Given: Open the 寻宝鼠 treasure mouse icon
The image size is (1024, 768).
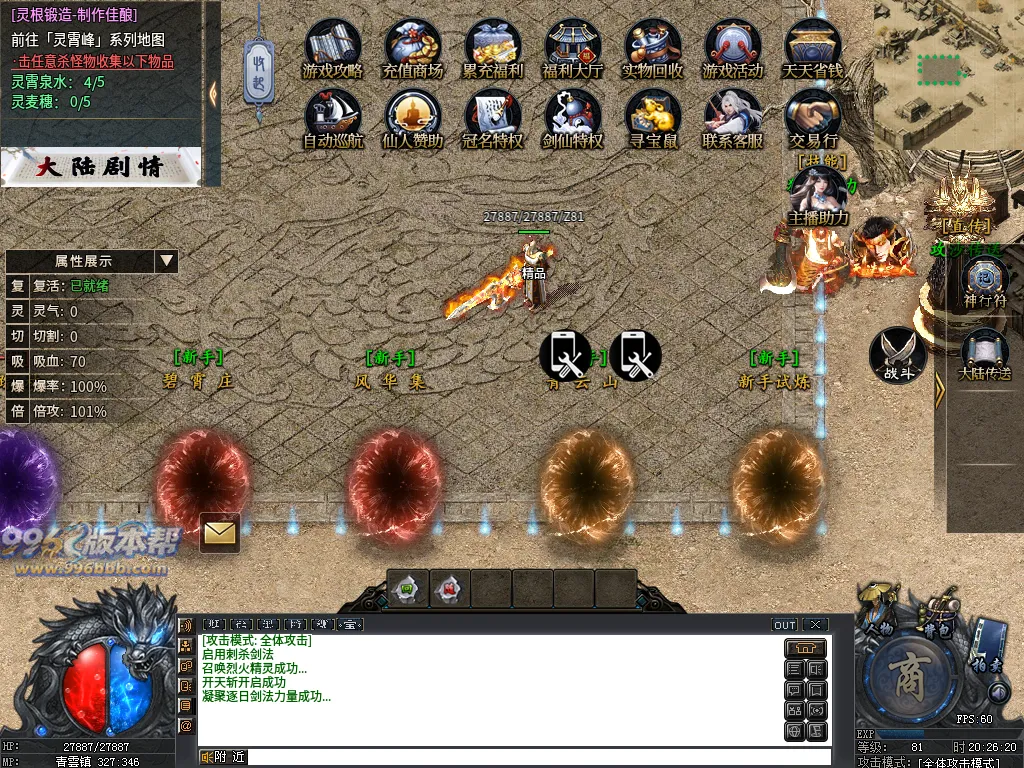Looking at the screenshot, I should (653, 116).
